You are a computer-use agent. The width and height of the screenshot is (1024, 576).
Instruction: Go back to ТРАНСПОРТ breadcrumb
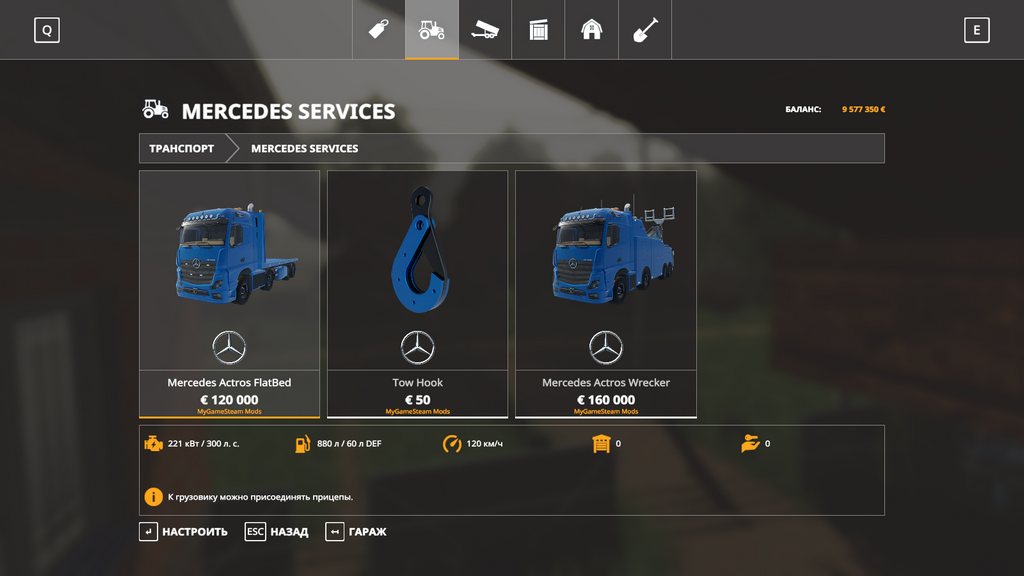pos(182,148)
